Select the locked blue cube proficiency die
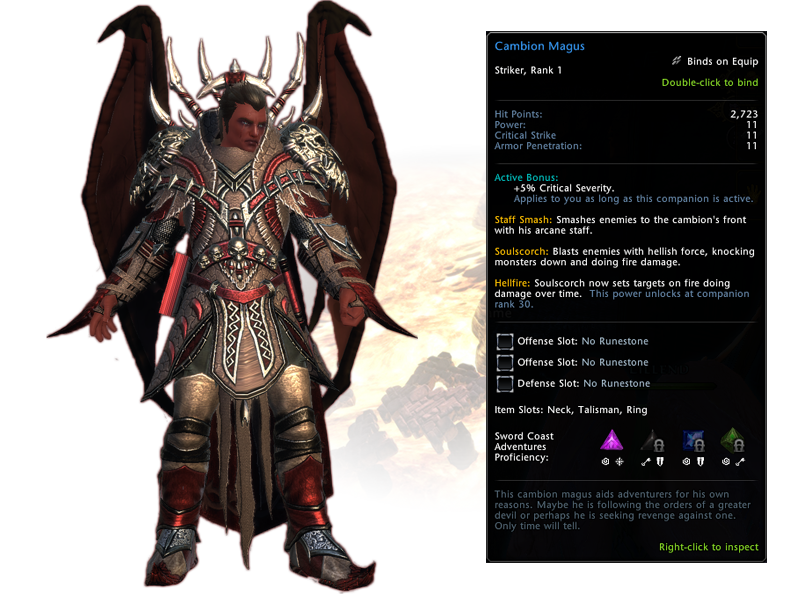 [x=693, y=441]
